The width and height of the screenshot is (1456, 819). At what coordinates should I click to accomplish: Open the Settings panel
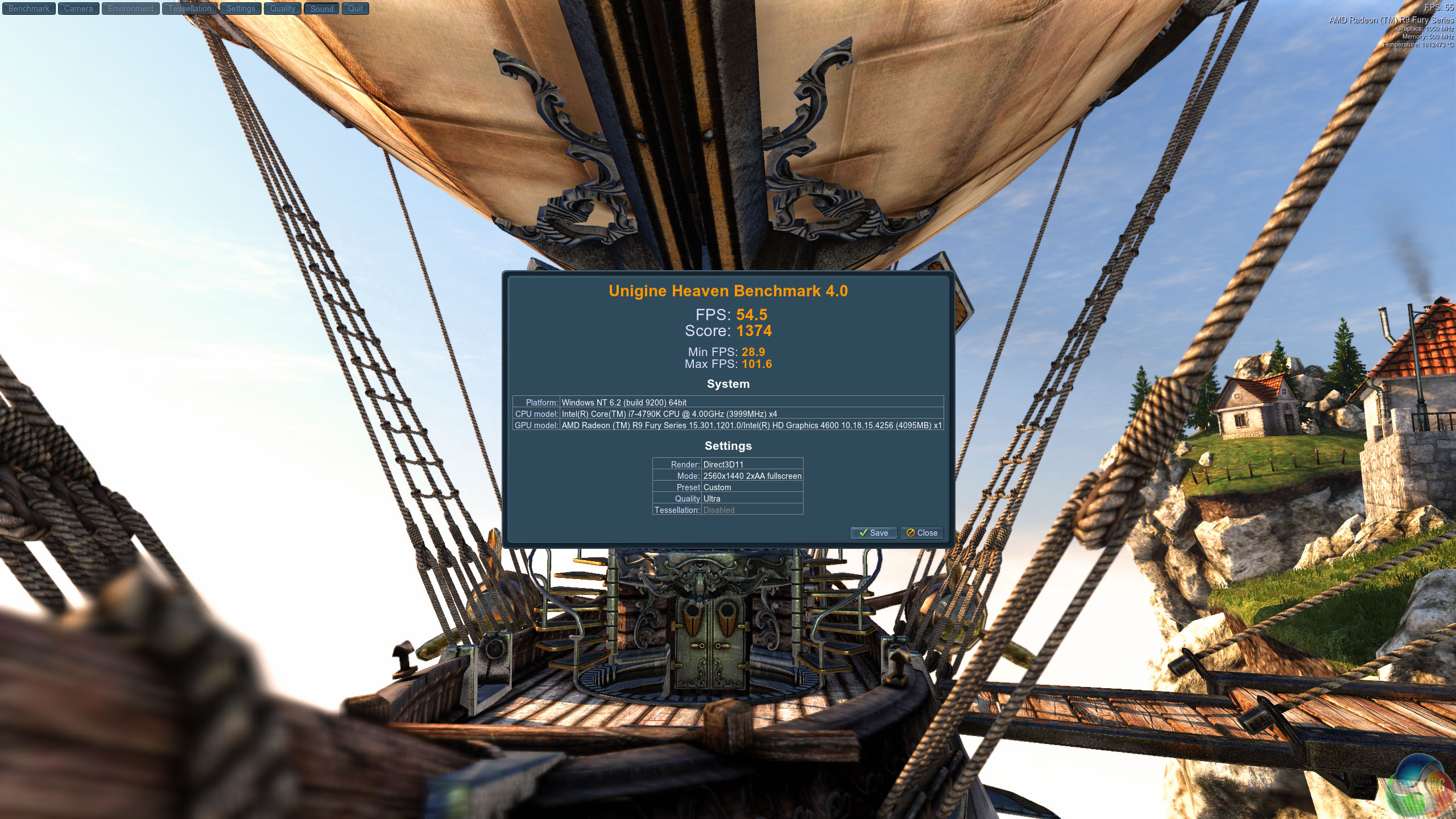241,9
